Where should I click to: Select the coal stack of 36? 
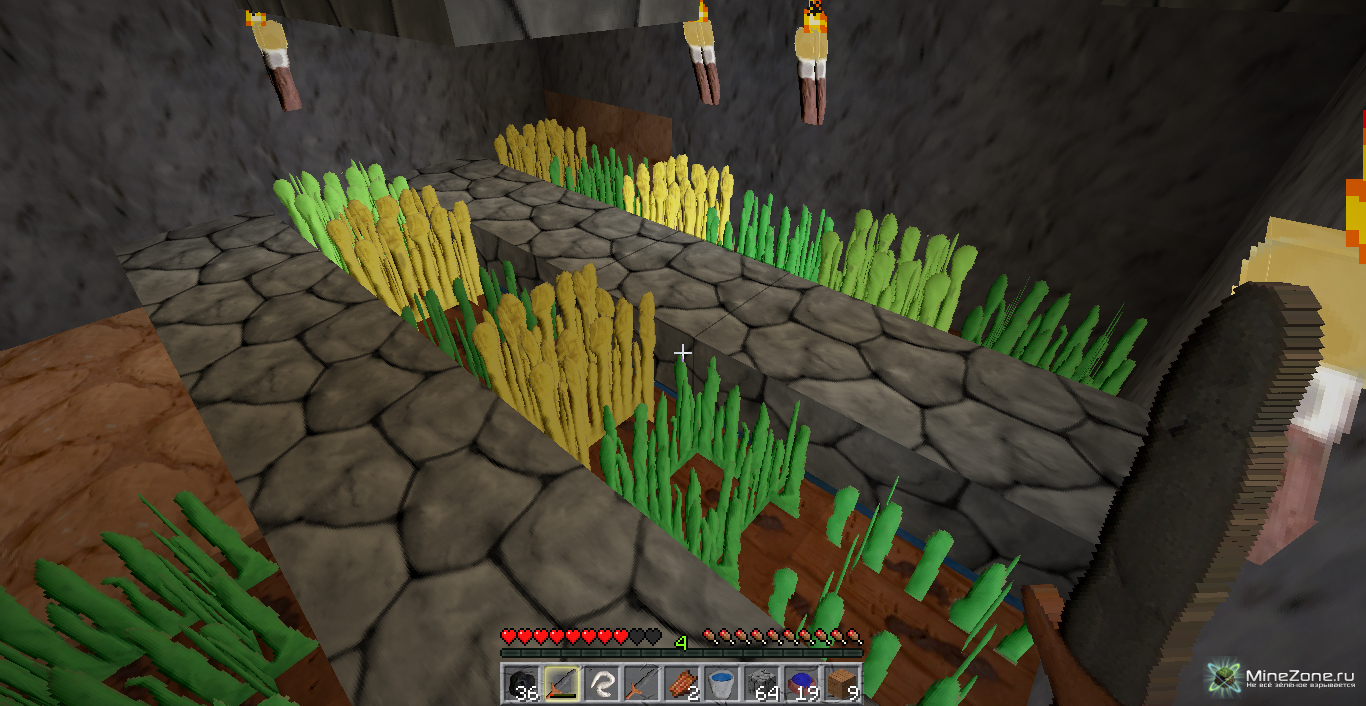coord(521,684)
